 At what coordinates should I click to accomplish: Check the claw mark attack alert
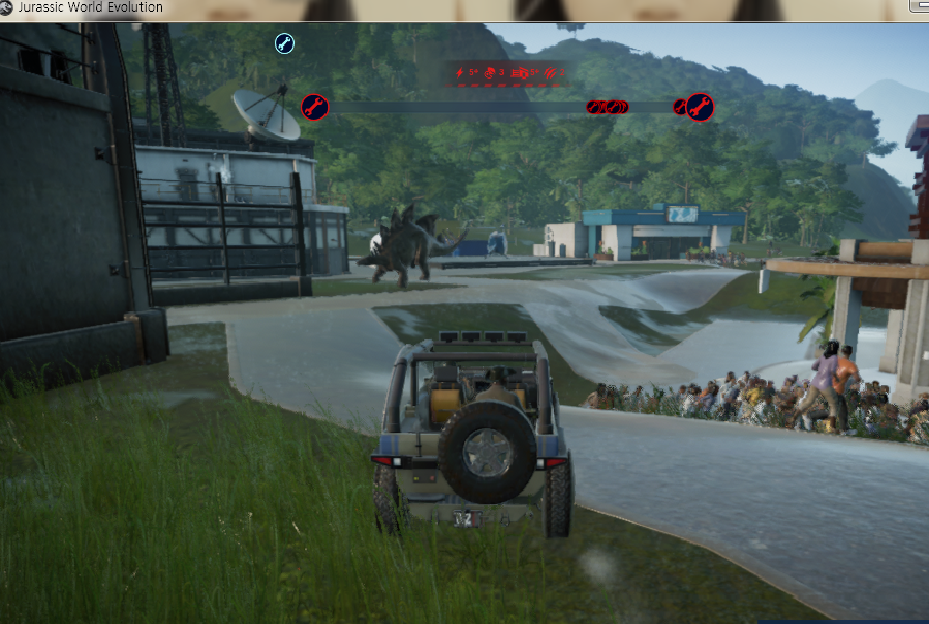[549, 73]
